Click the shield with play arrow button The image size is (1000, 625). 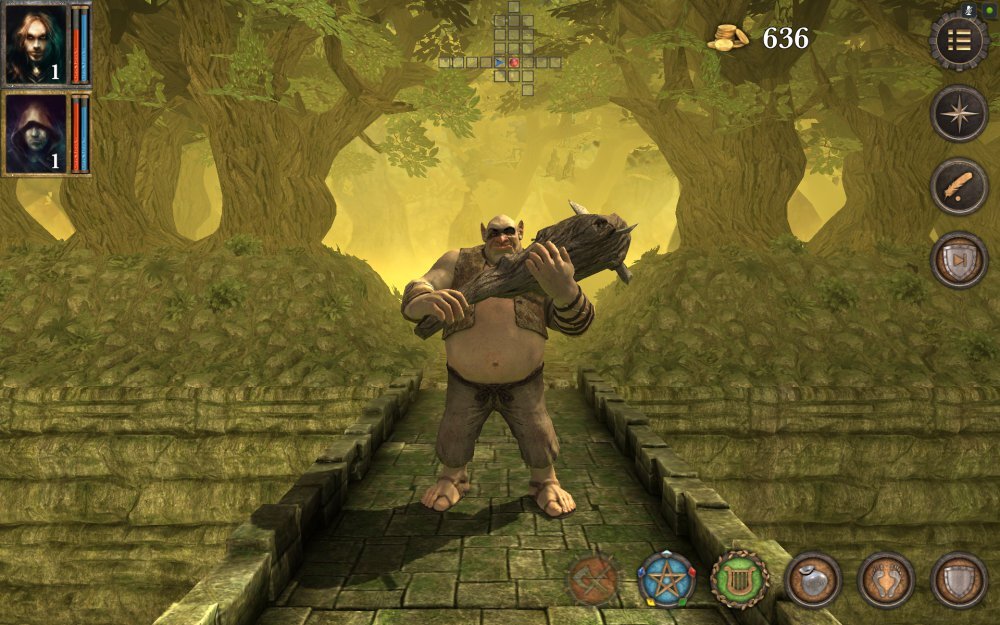coord(959,260)
